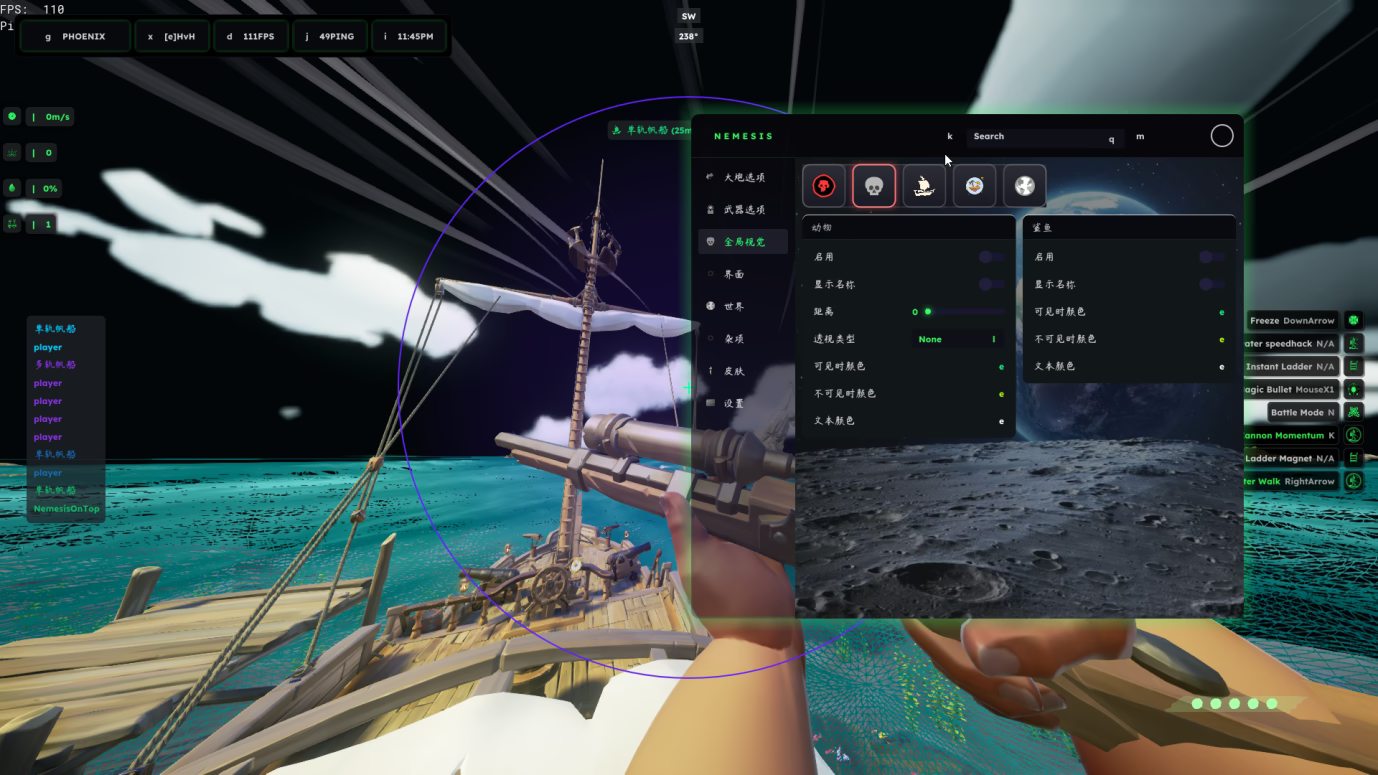Select the 全局视觉 sidebar entry
Viewport: 1378px width, 775px height.
[x=743, y=242]
